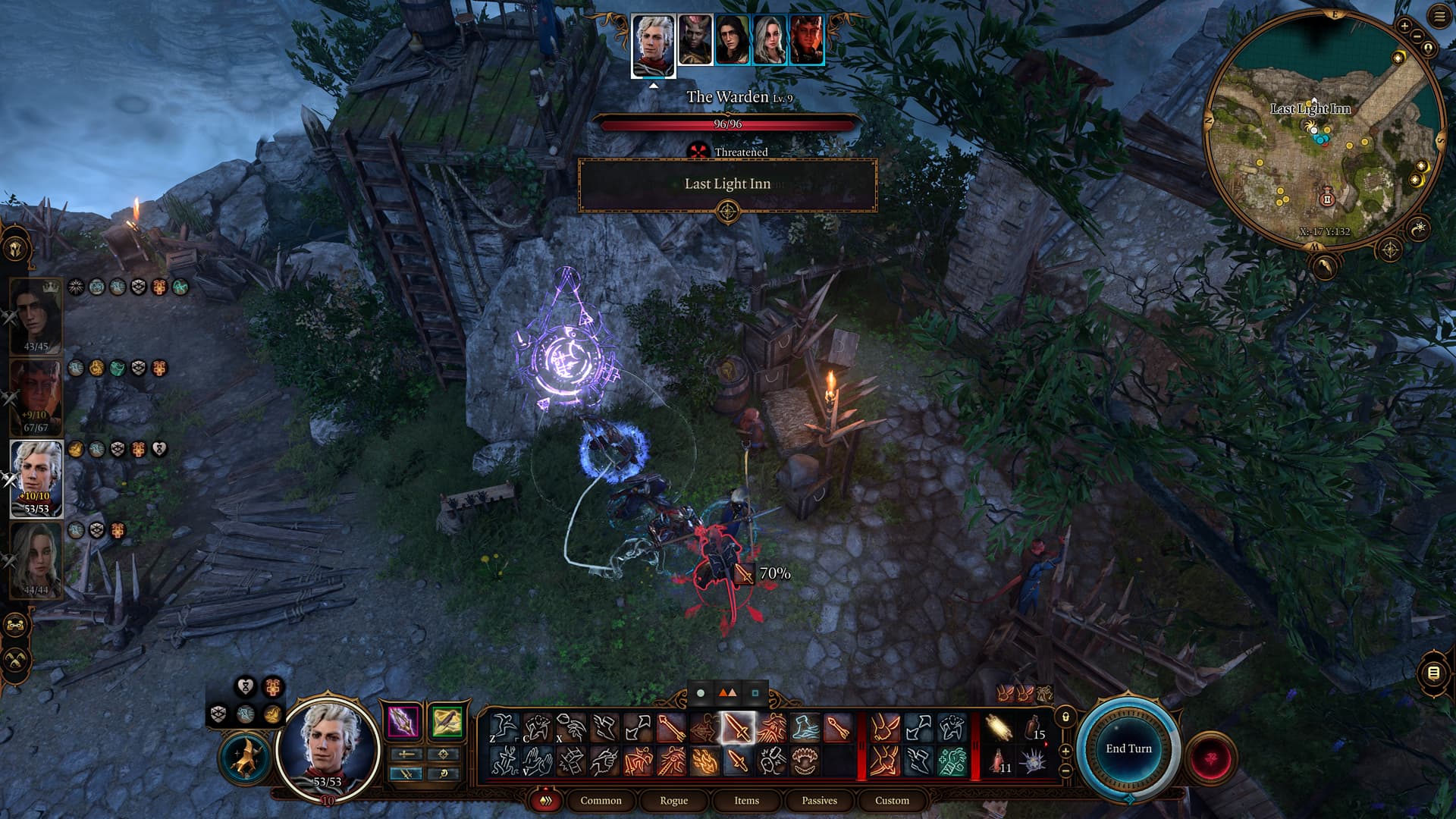Activate the highlighted dagger attack skill

[737, 728]
